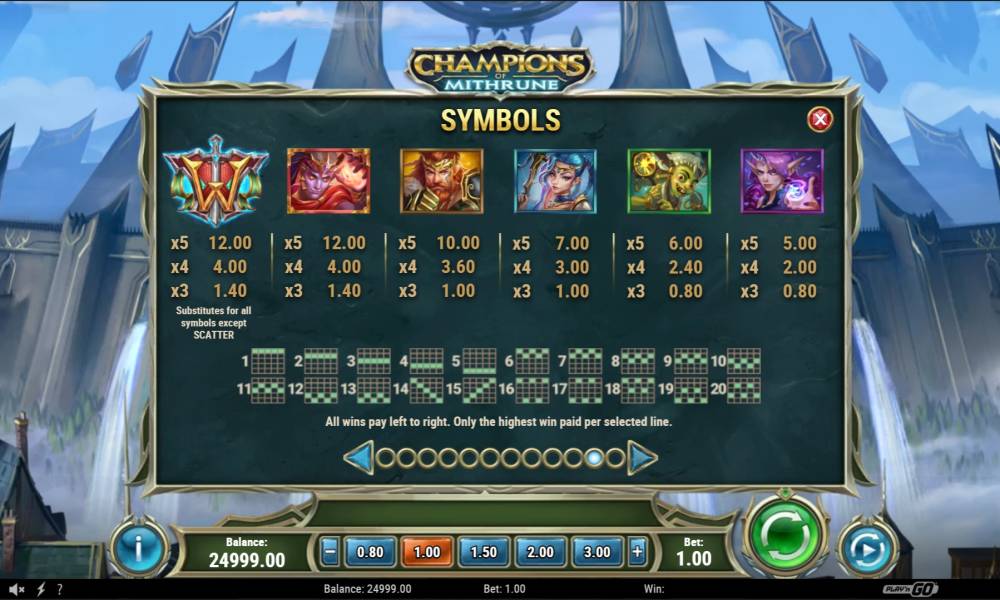Go to the previous paytable page
The image size is (1000, 600).
358,458
